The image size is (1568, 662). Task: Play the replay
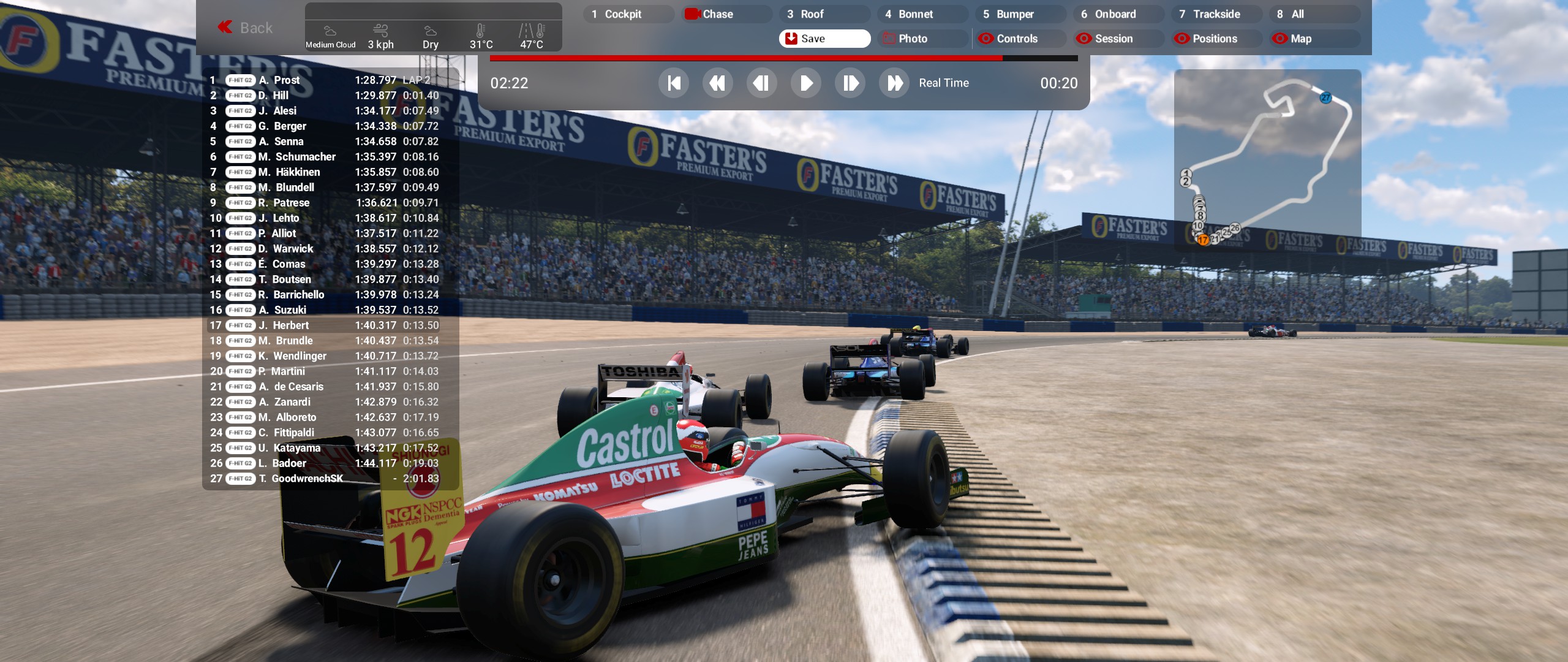(806, 83)
